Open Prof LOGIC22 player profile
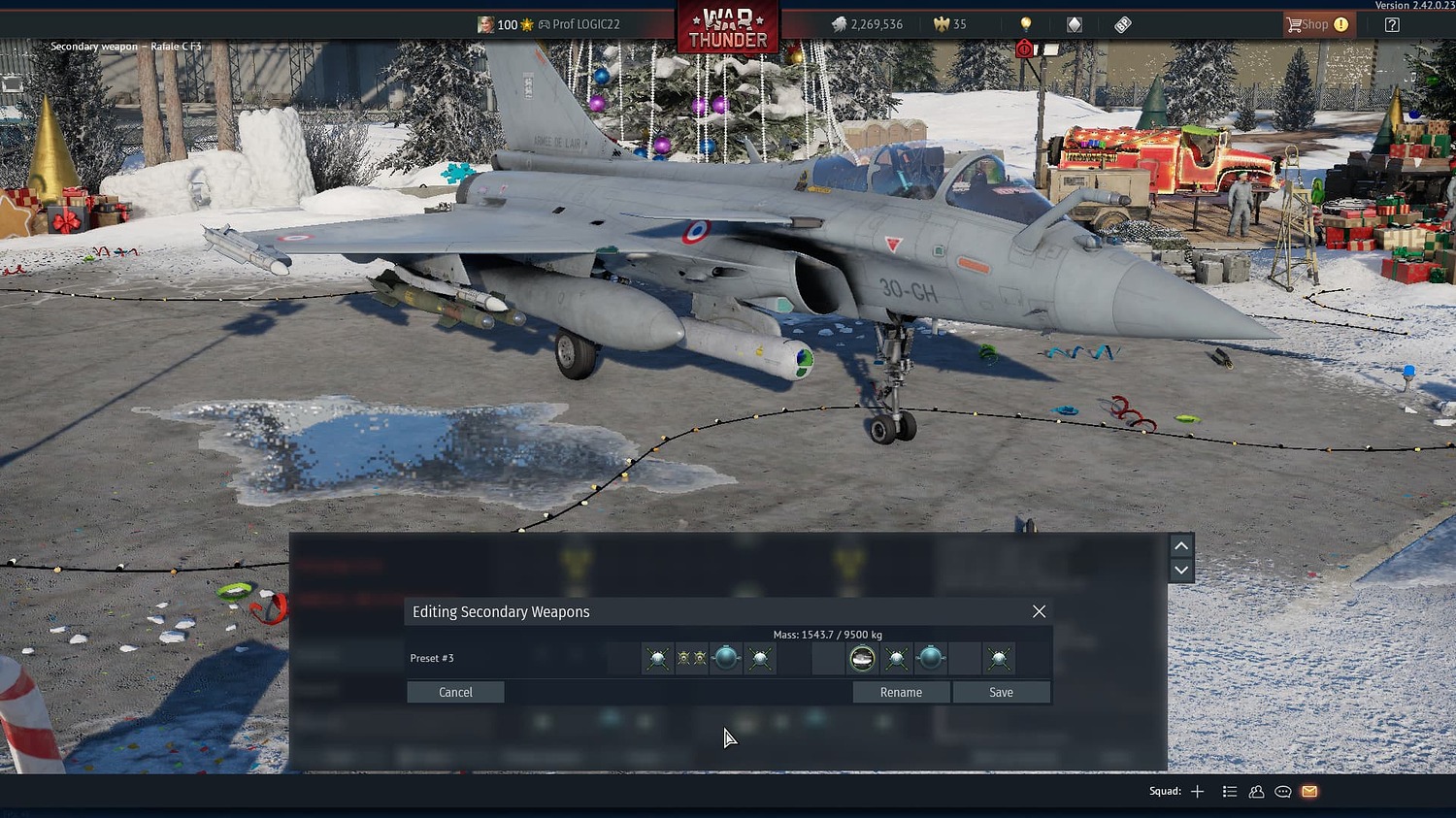This screenshot has height=818, width=1456. (584, 24)
